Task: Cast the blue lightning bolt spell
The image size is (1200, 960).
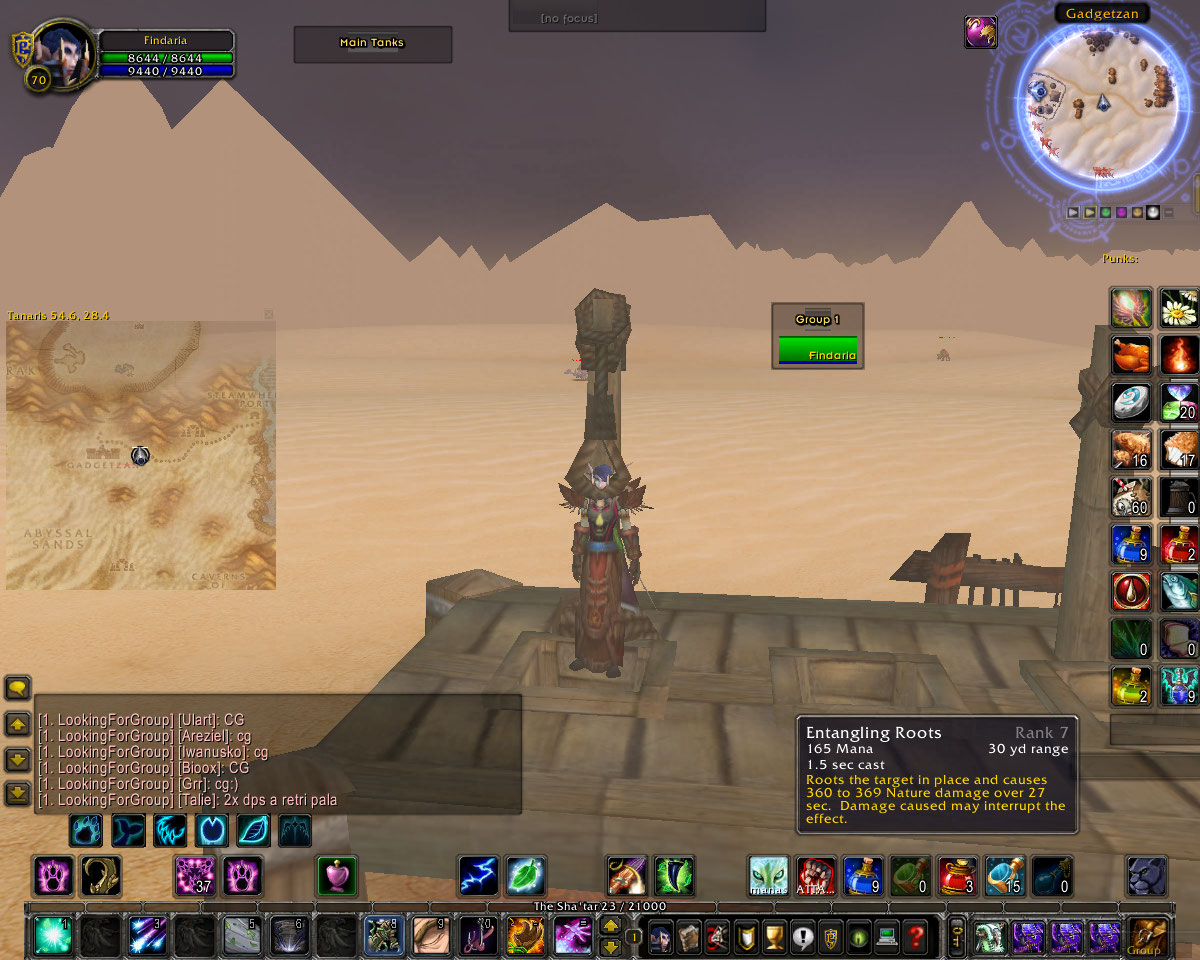Action: [478, 876]
